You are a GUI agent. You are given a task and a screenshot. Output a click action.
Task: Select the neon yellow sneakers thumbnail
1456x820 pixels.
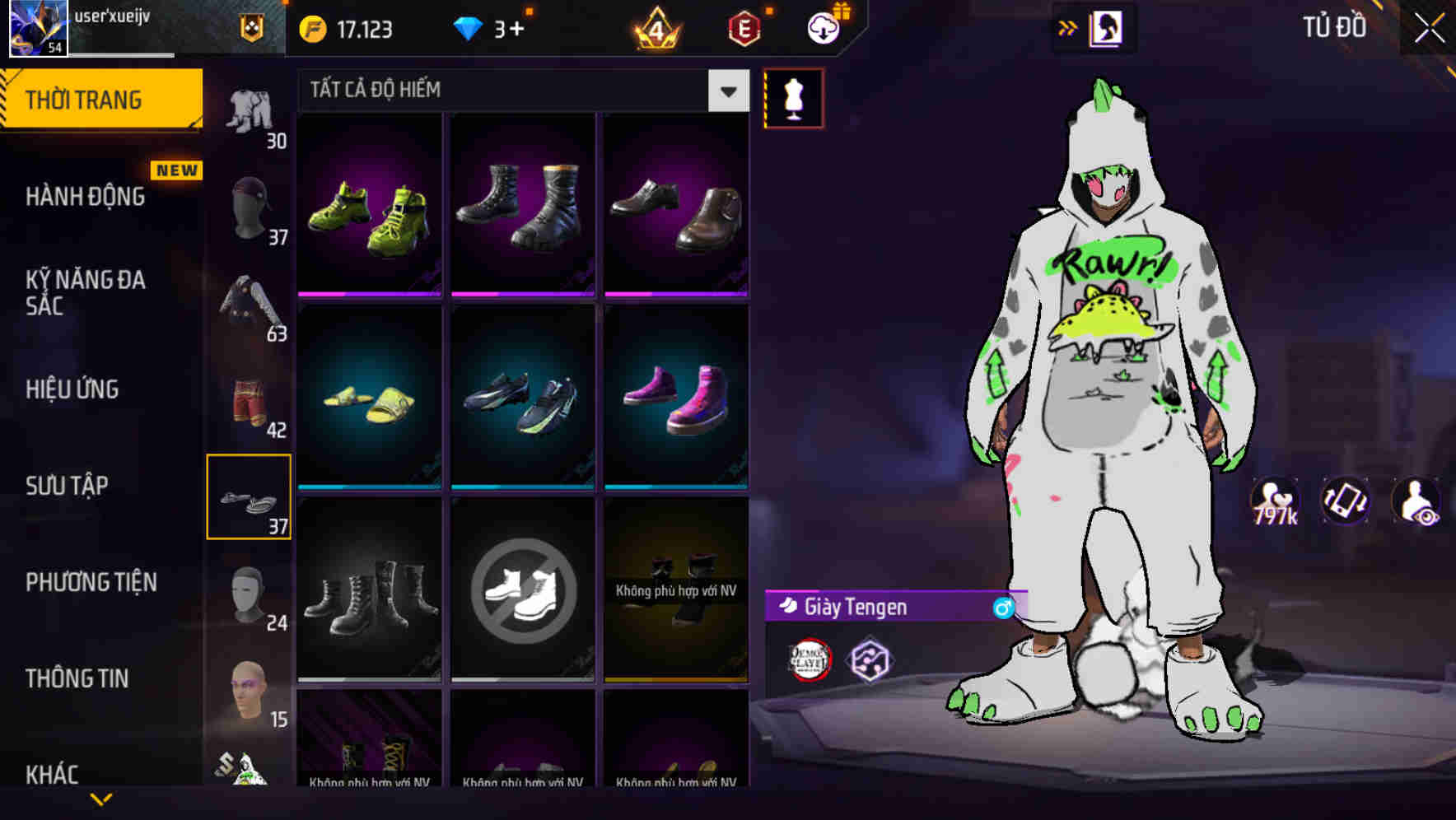pos(368,206)
